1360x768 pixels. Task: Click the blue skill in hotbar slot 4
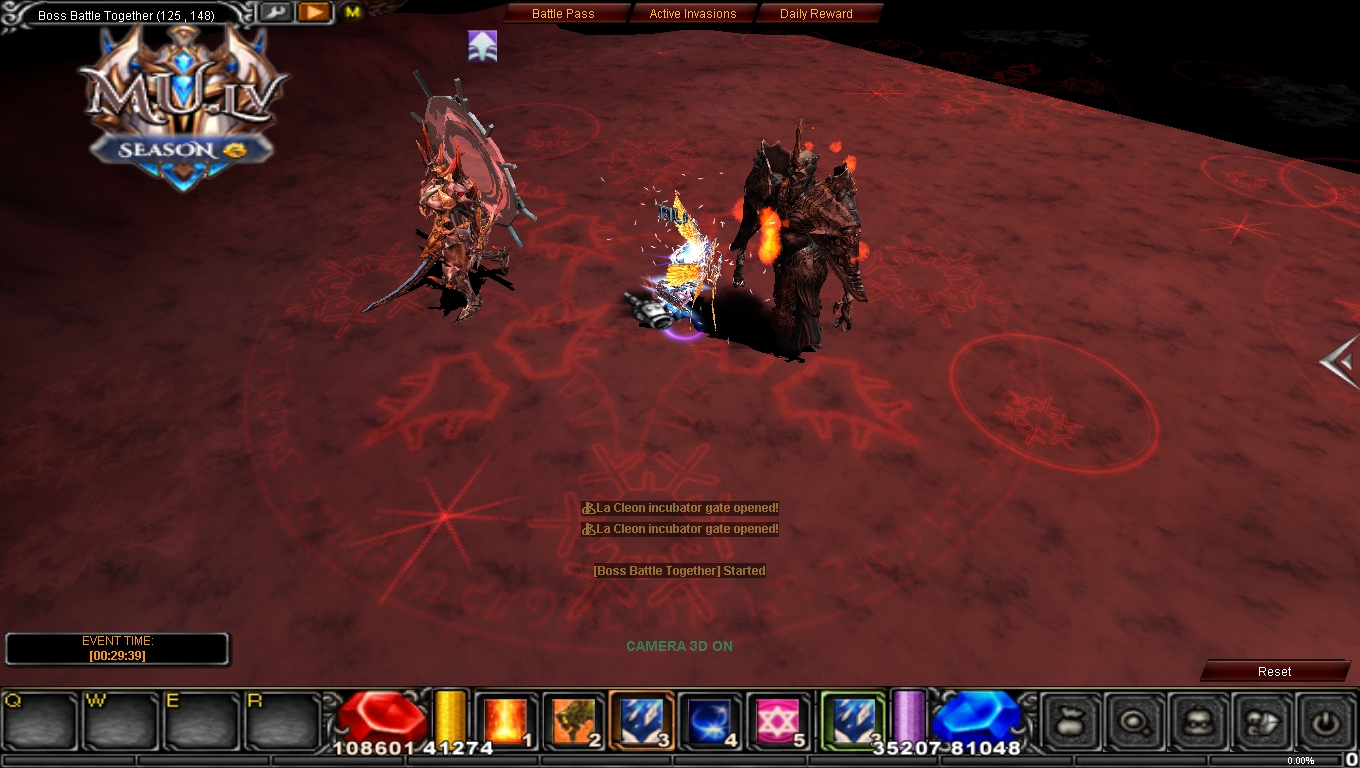(x=708, y=717)
